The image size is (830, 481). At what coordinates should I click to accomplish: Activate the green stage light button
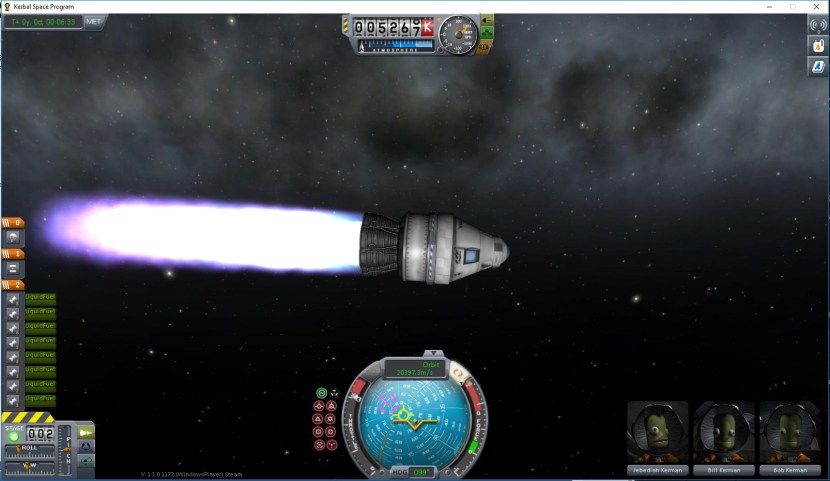(14, 436)
